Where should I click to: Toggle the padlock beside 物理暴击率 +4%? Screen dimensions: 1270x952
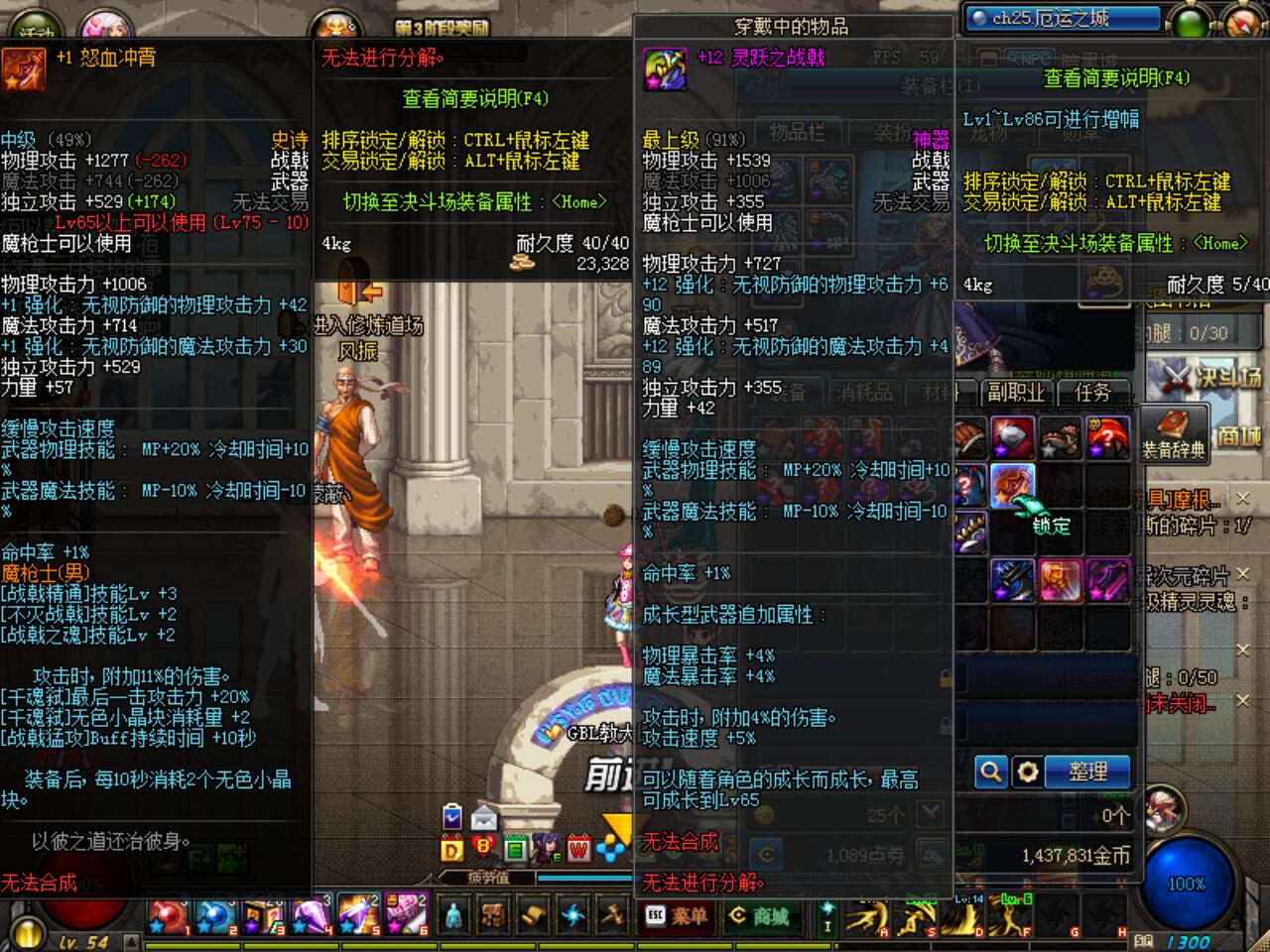[x=945, y=677]
